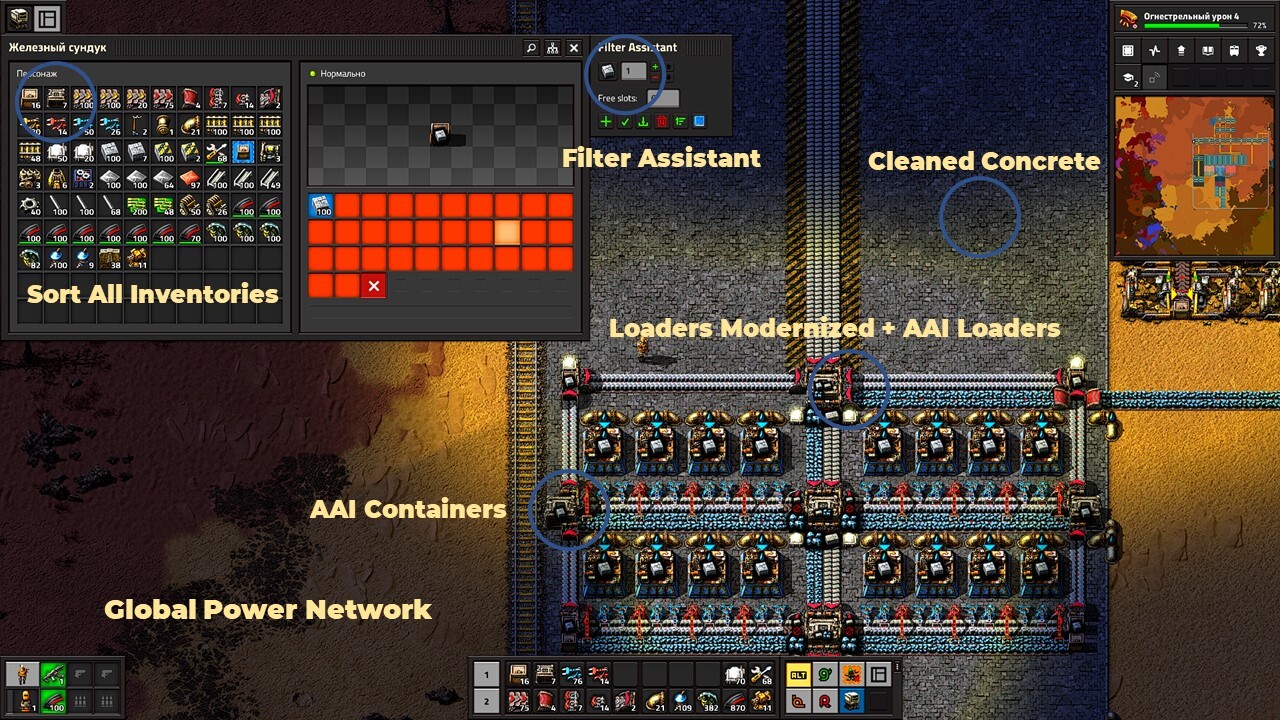Screen dimensions: 1280x720
Task: Click the Filter Assistant item filter slot
Action: [x=607, y=71]
